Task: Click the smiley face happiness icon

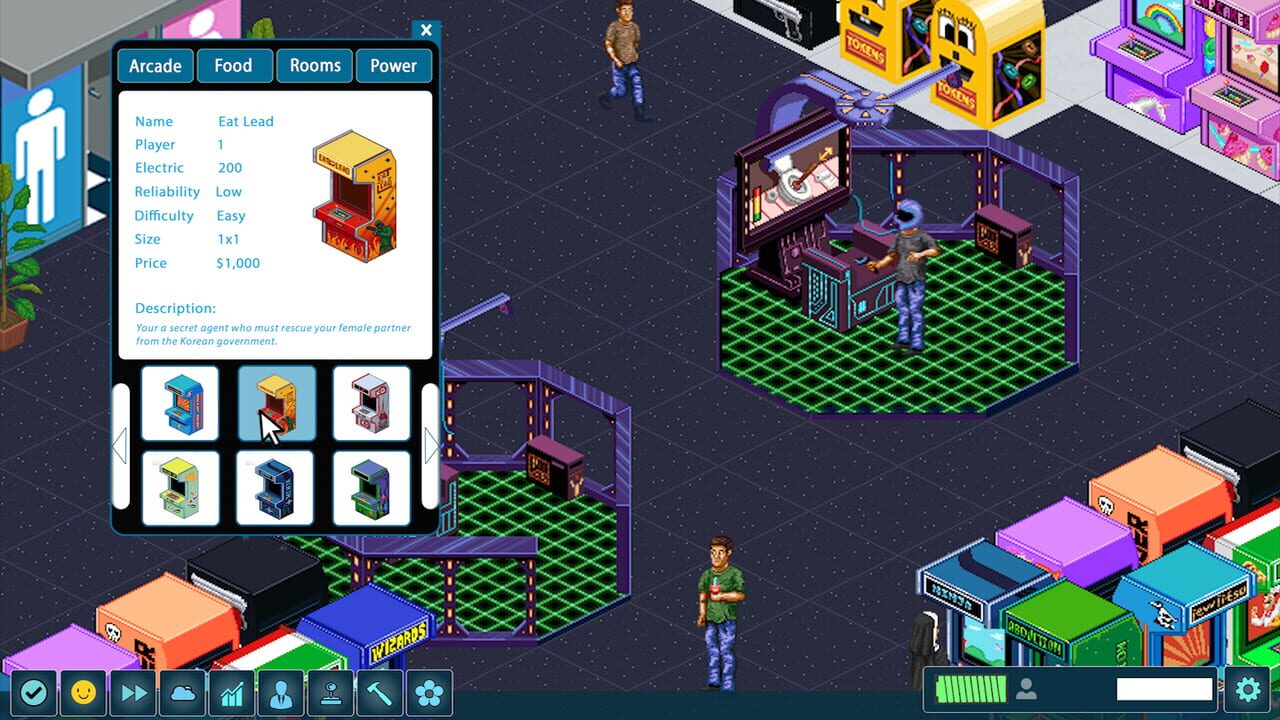Action: (83, 691)
